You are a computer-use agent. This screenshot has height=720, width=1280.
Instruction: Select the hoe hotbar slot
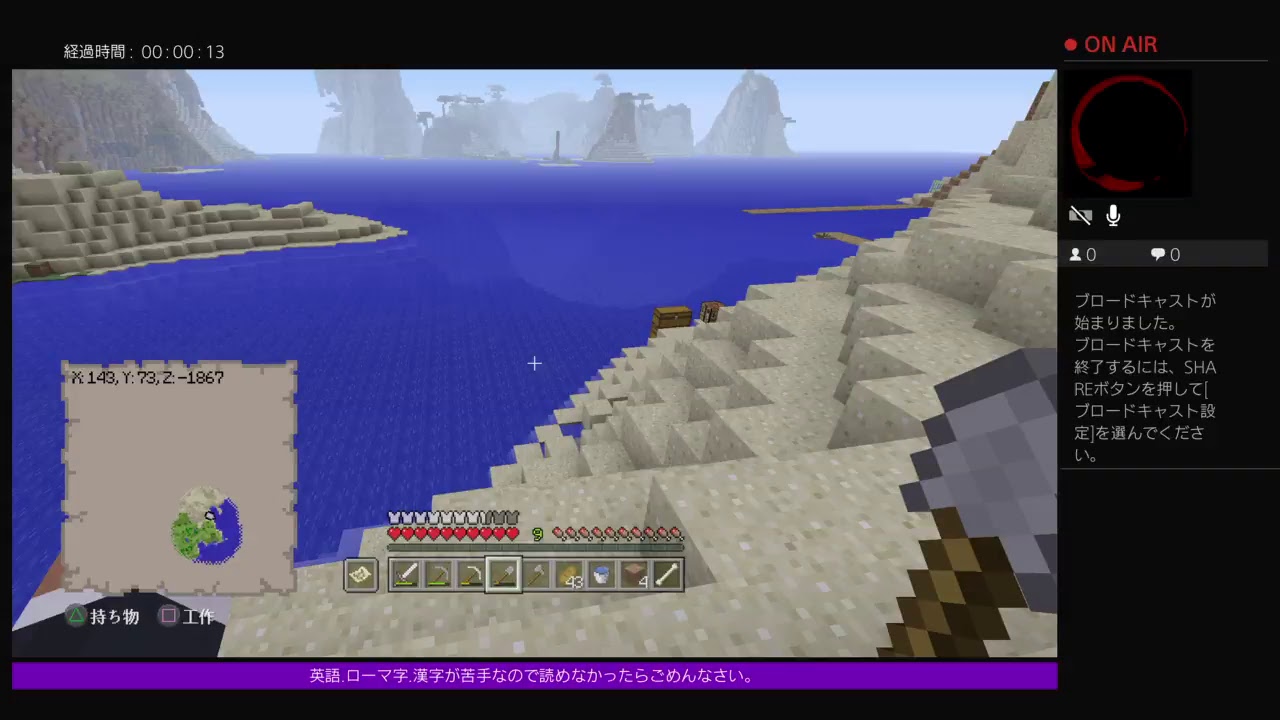point(471,574)
